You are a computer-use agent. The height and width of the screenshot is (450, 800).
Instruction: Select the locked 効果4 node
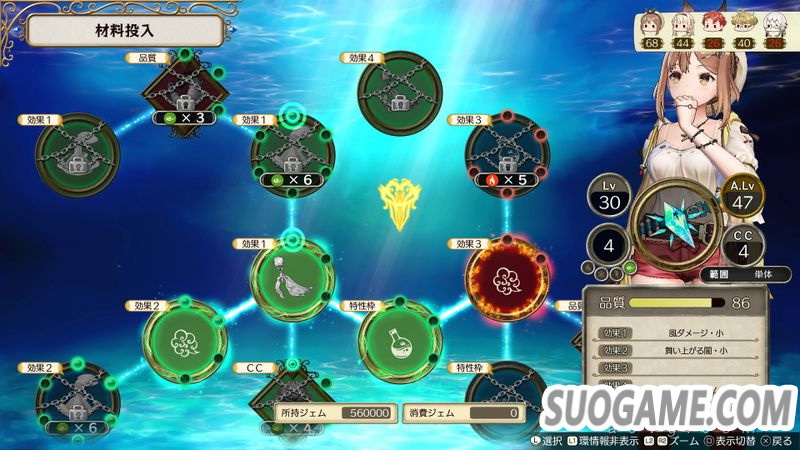400,94
